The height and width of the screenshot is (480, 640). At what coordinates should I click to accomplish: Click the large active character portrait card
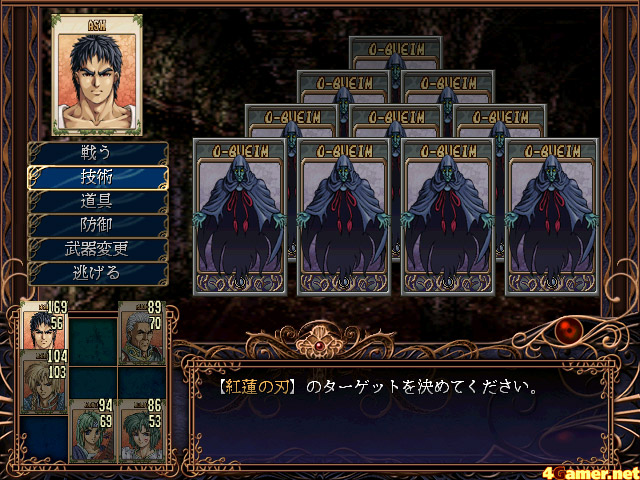[x=97, y=74]
